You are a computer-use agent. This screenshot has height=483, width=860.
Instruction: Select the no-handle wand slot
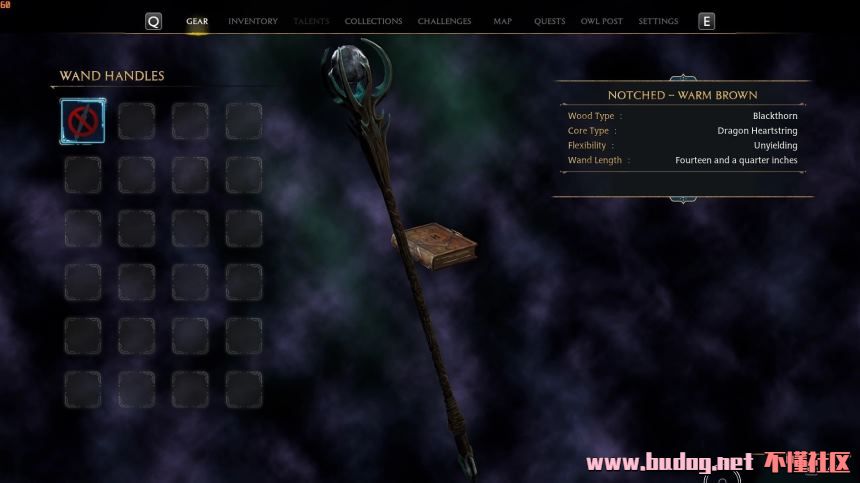point(82,121)
